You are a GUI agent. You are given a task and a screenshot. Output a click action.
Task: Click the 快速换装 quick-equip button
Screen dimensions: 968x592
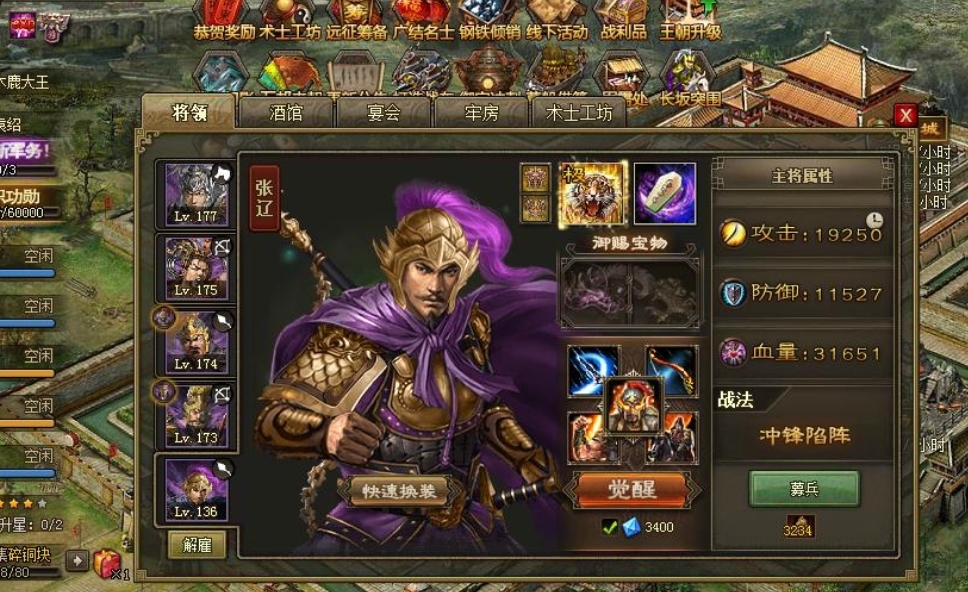pos(399,491)
